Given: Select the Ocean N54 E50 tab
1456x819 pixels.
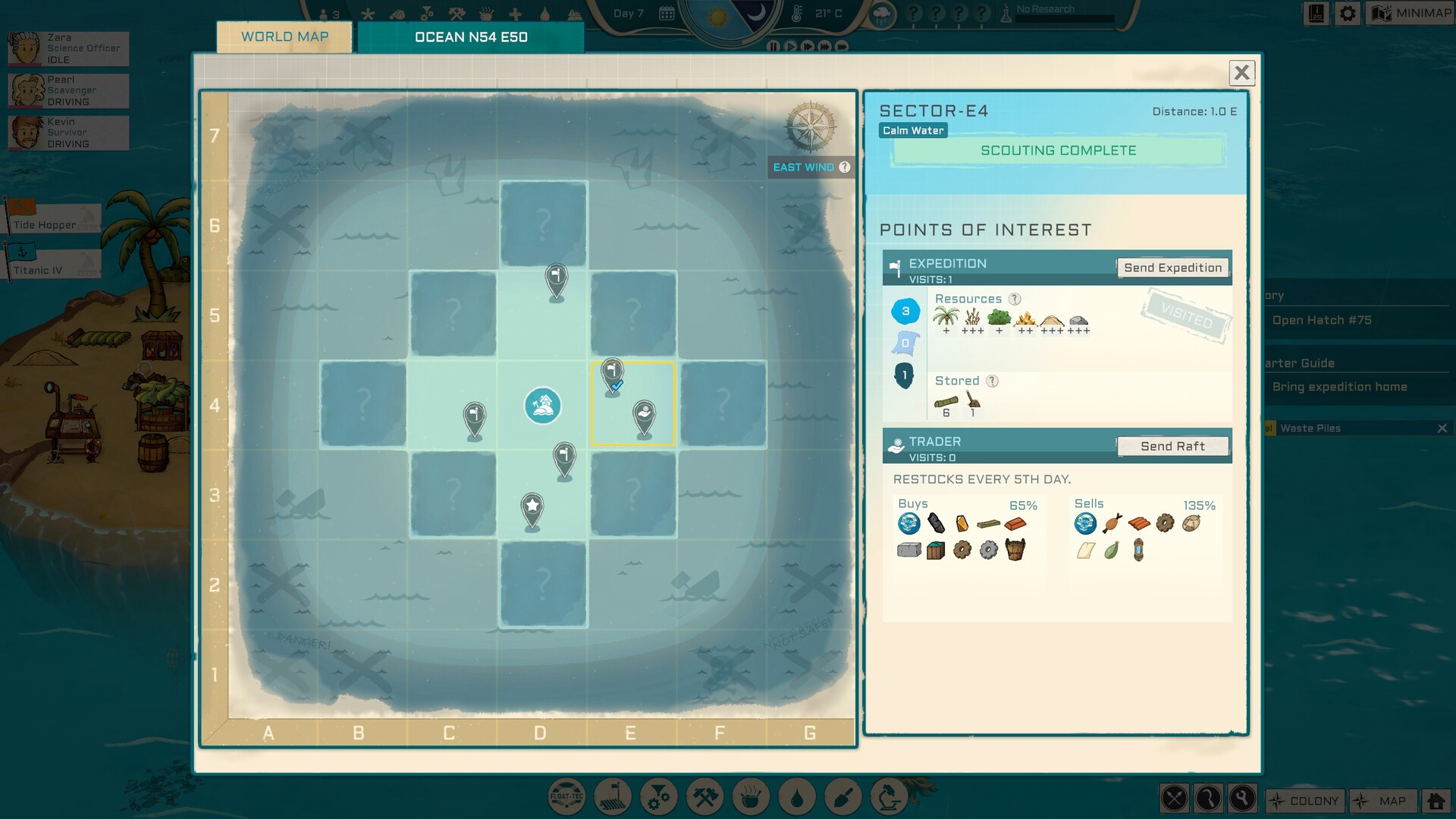Looking at the screenshot, I should click(x=470, y=37).
